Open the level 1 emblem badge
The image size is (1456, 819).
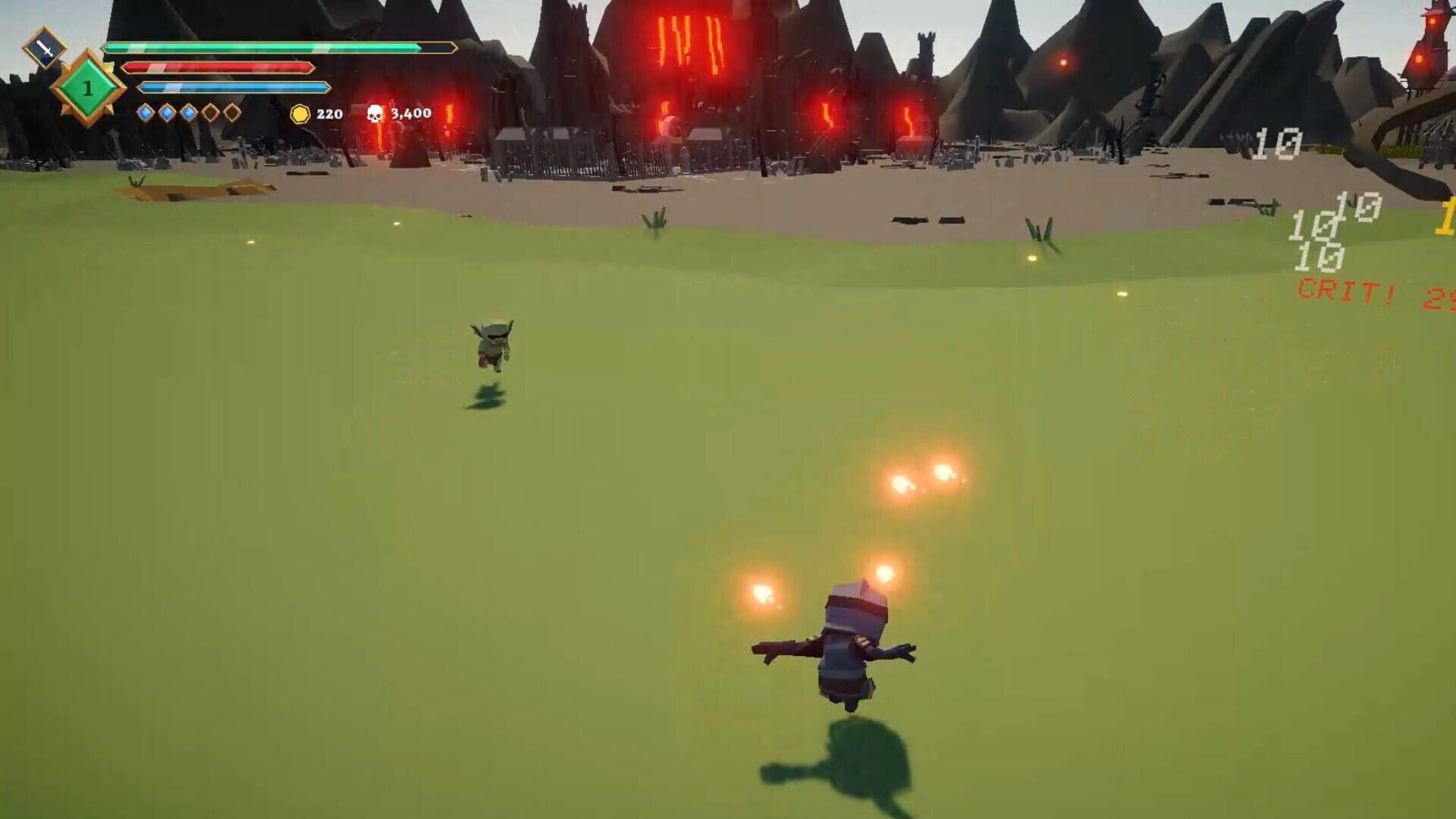[x=88, y=88]
